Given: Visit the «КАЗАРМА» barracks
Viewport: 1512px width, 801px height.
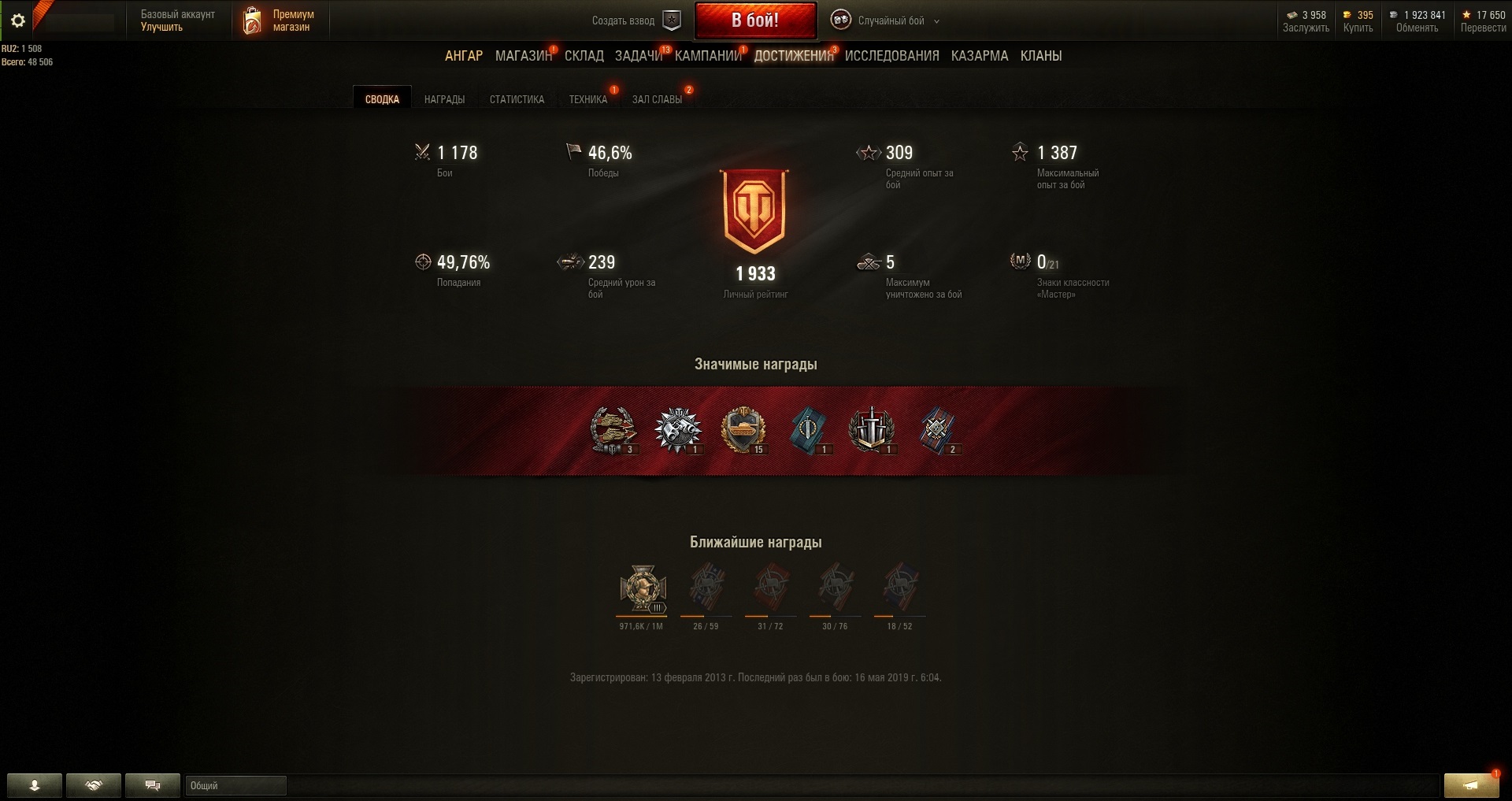Looking at the screenshot, I should pyautogui.click(x=979, y=56).
